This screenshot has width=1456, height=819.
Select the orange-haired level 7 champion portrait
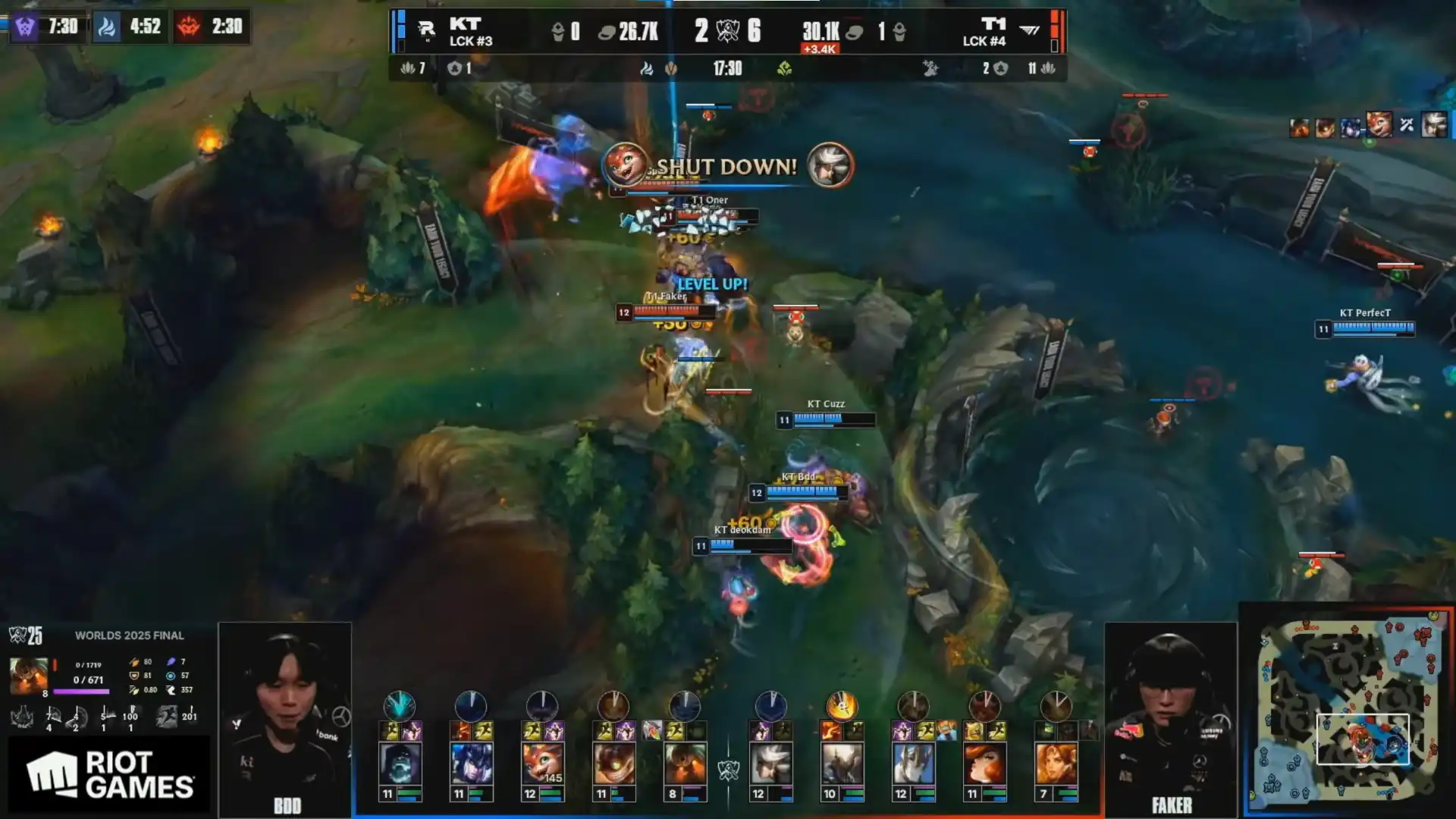coord(1056,764)
